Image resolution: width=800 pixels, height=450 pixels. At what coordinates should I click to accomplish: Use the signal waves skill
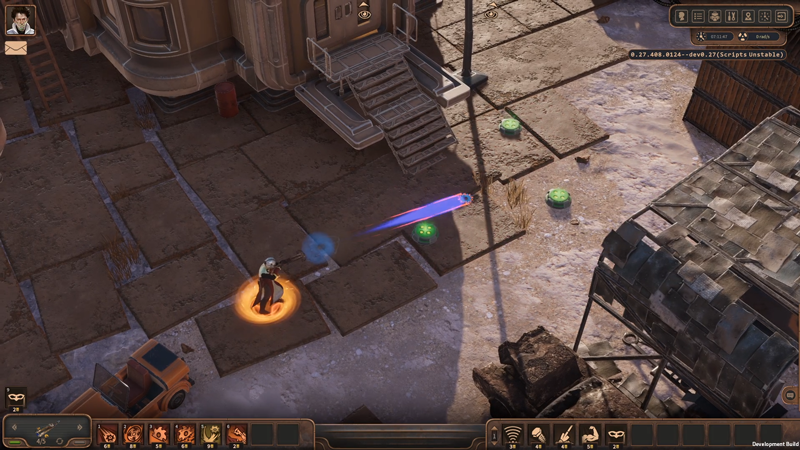click(x=513, y=434)
